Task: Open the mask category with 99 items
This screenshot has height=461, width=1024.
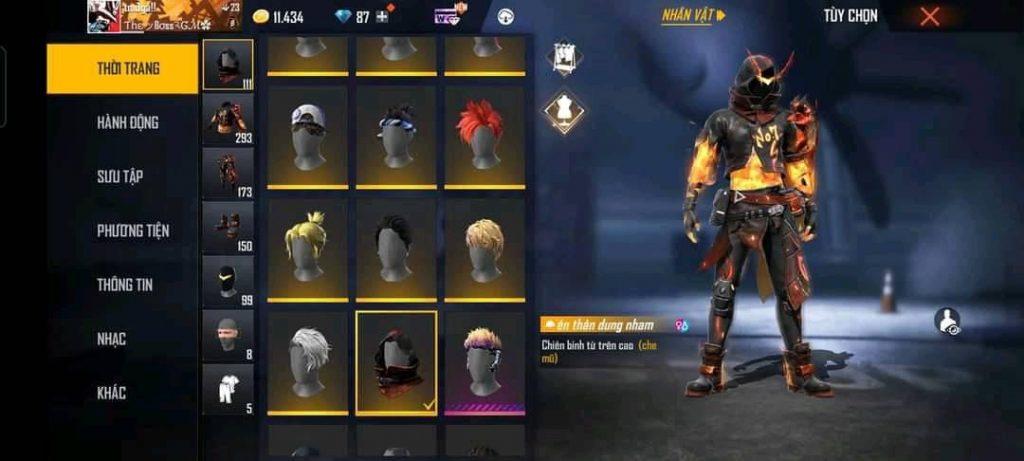Action: point(228,281)
